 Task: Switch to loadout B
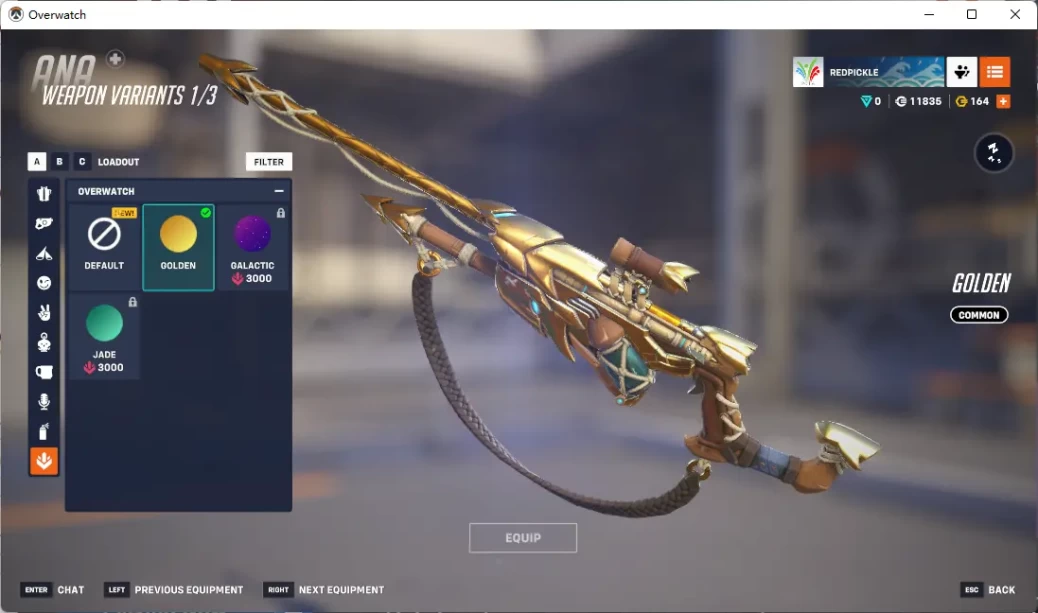click(x=59, y=161)
